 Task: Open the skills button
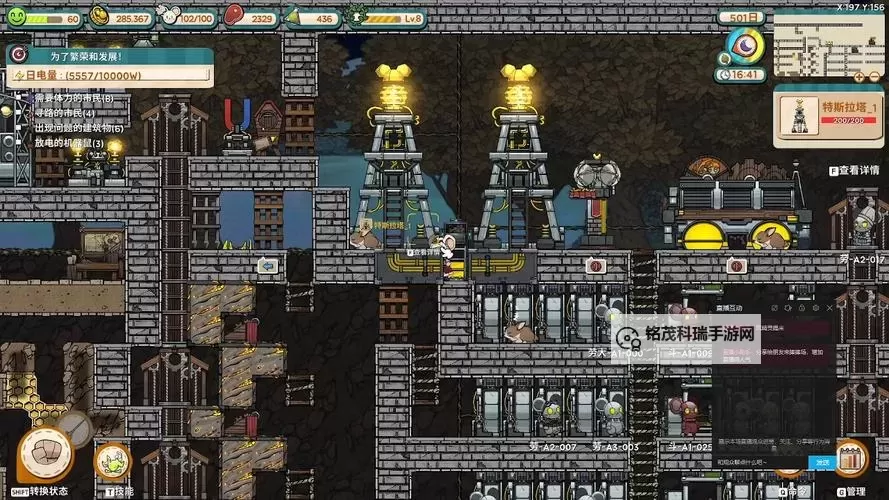coord(112,460)
